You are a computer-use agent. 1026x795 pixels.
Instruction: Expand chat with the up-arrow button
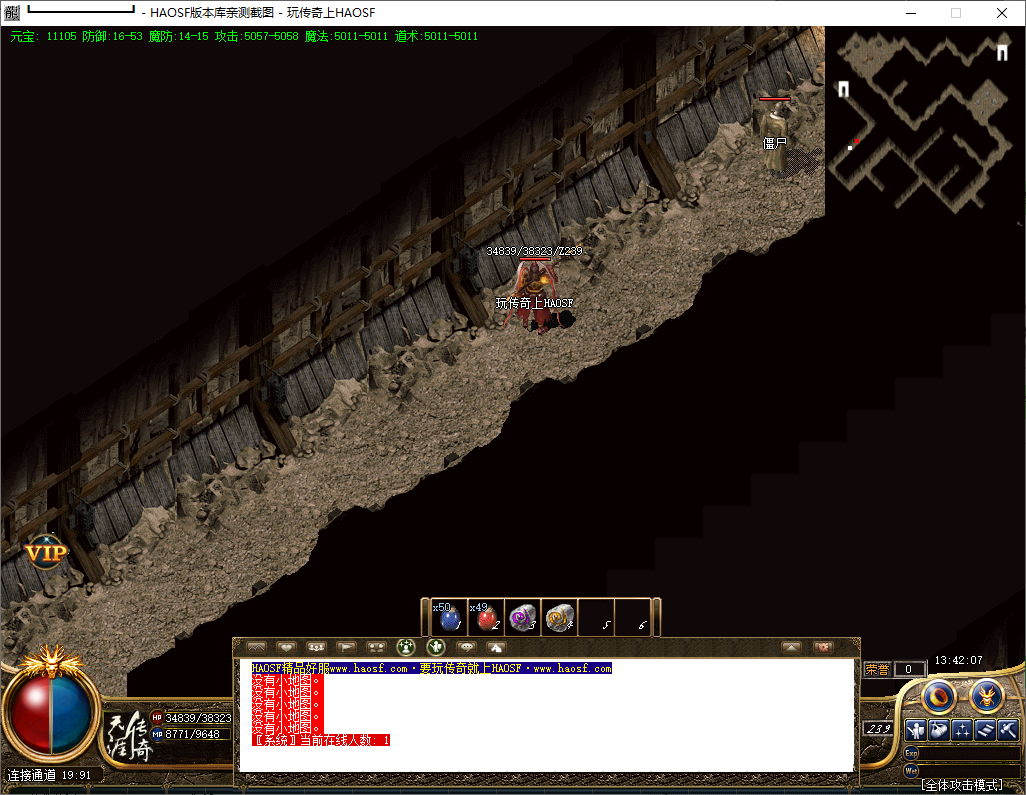click(x=791, y=647)
